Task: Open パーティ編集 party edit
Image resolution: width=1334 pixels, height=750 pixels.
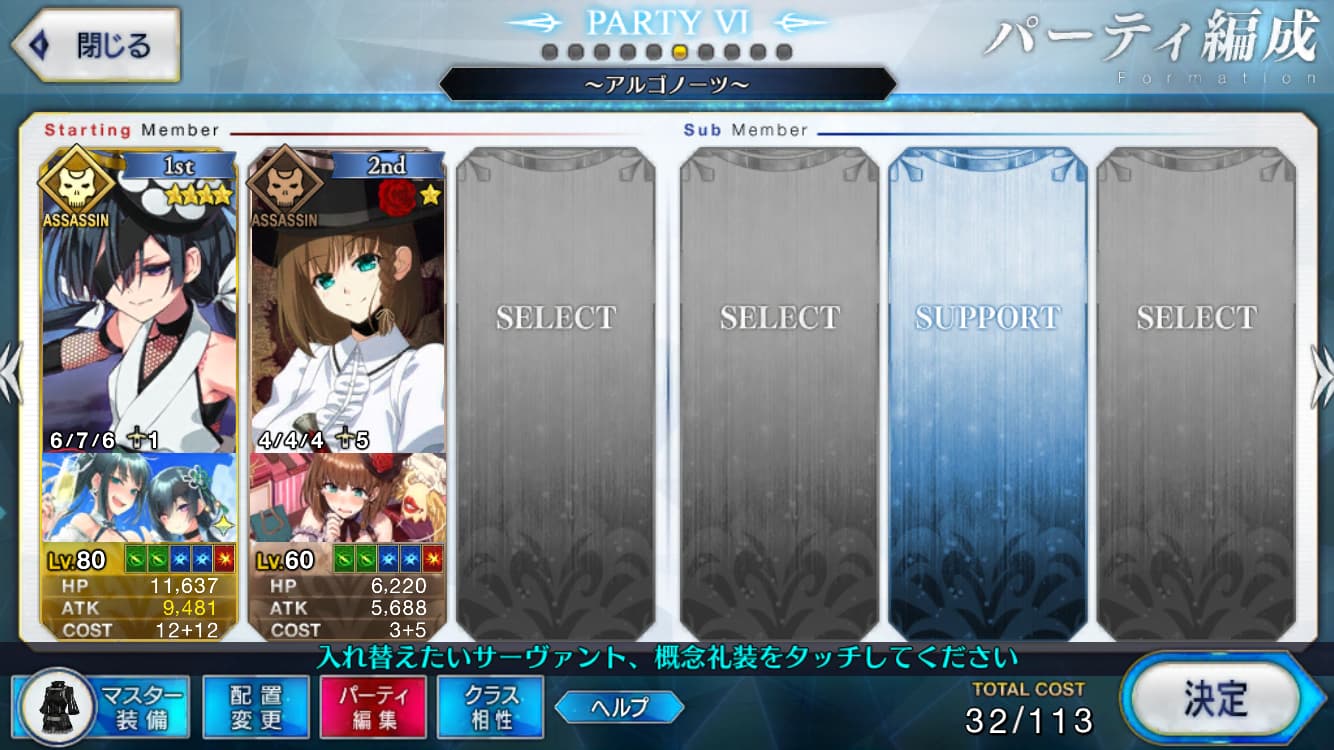Action: [373, 707]
